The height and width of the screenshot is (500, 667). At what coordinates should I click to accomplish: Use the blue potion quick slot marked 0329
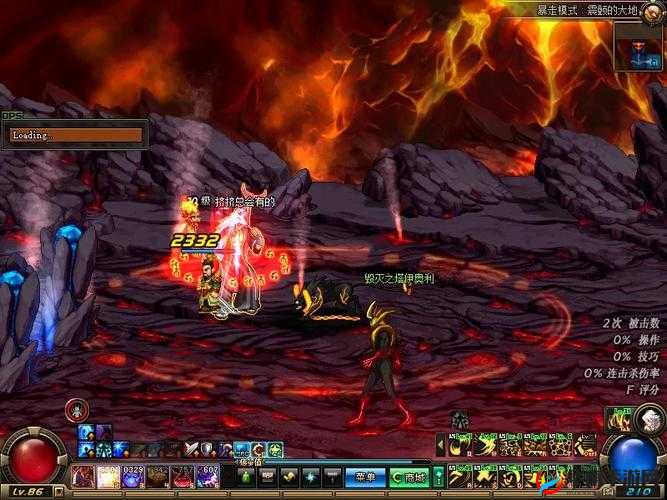click(x=133, y=477)
